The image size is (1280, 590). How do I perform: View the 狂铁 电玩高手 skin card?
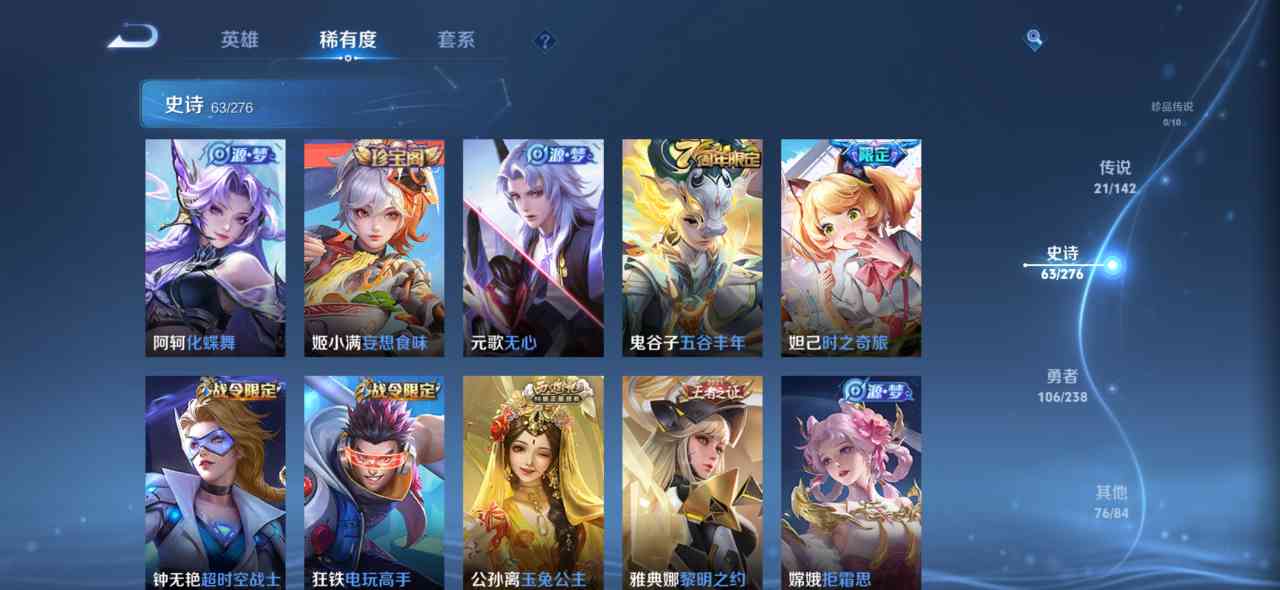coord(374,482)
